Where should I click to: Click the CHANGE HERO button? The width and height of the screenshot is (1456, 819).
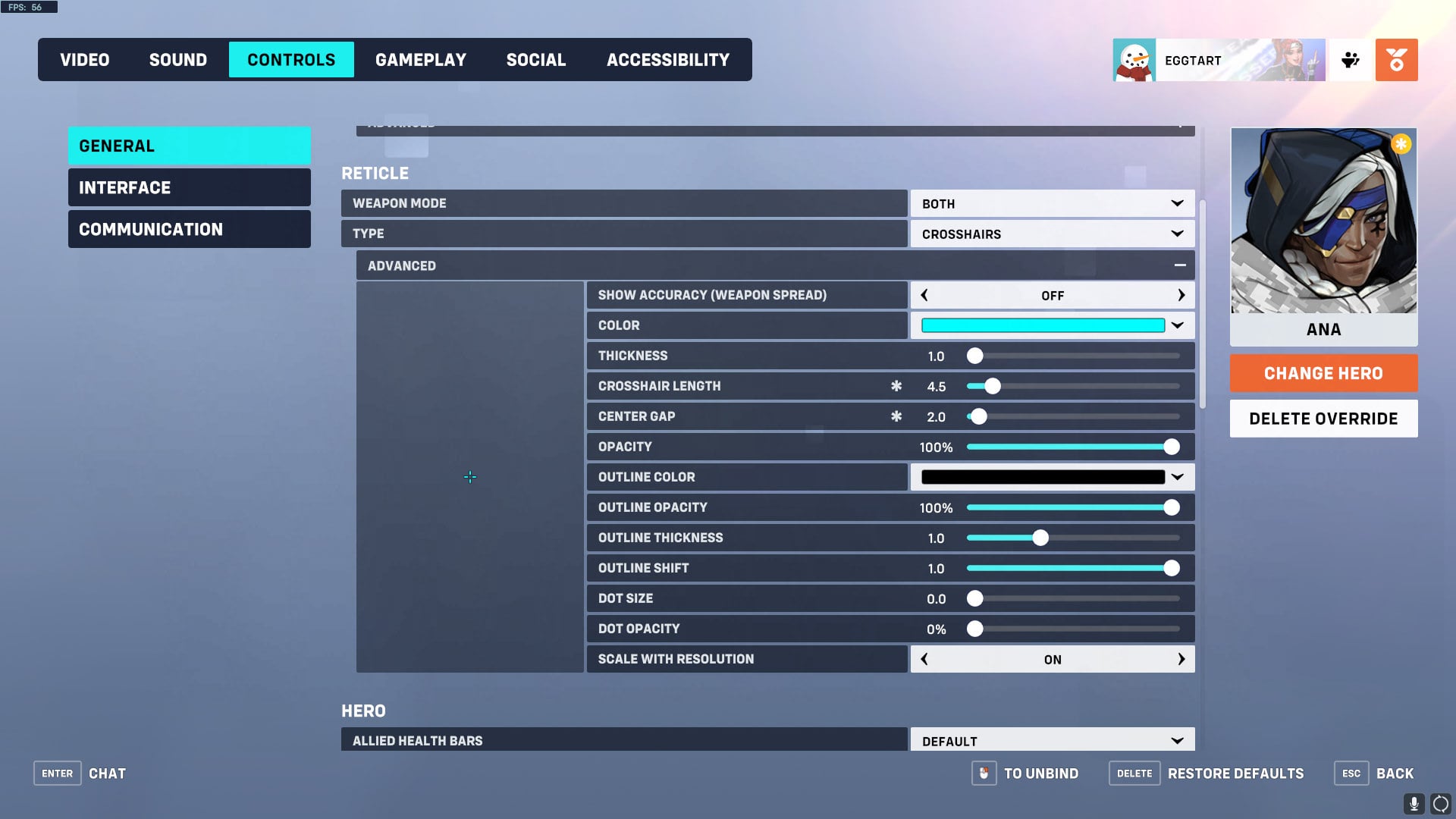pos(1323,372)
